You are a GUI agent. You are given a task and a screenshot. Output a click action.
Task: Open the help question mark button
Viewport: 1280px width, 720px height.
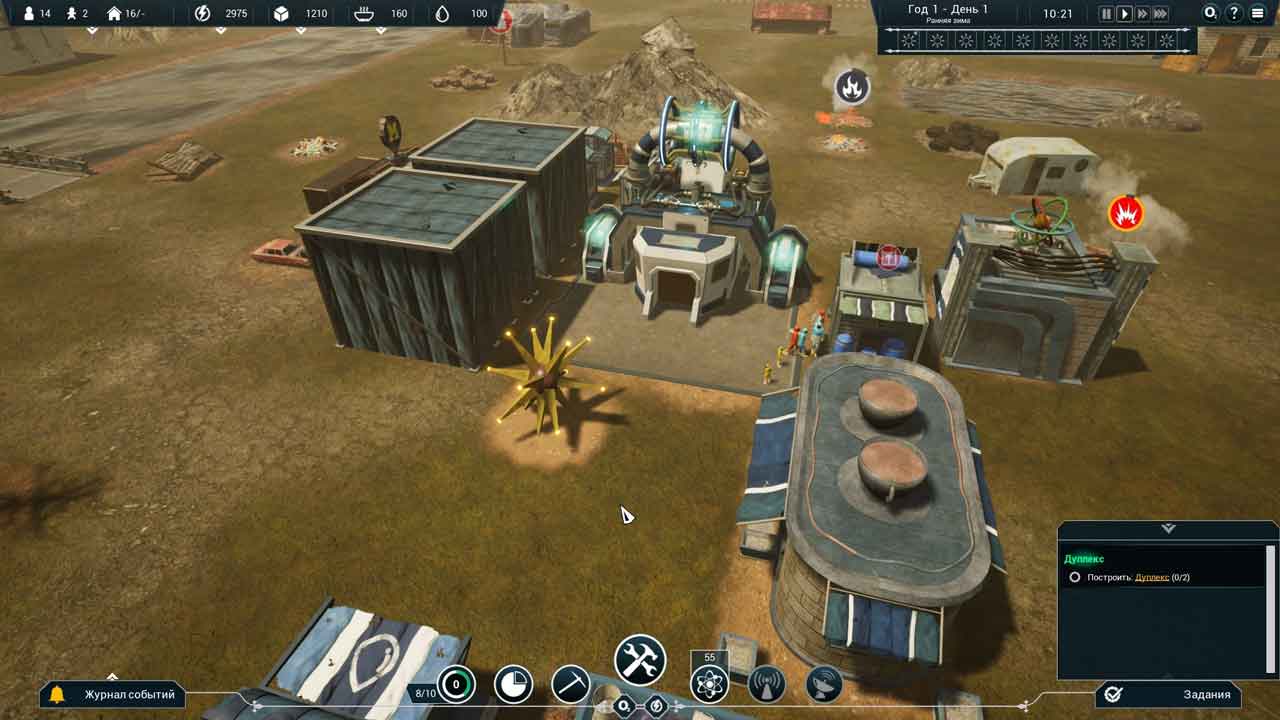pyautogui.click(x=1234, y=14)
